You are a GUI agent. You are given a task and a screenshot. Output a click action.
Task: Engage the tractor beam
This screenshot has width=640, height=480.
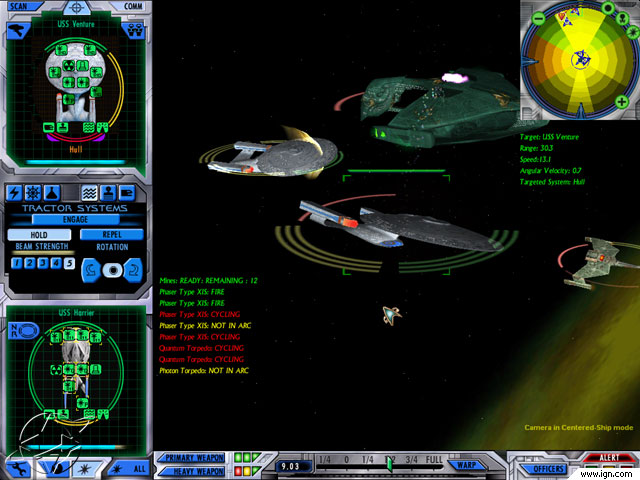(x=75, y=219)
